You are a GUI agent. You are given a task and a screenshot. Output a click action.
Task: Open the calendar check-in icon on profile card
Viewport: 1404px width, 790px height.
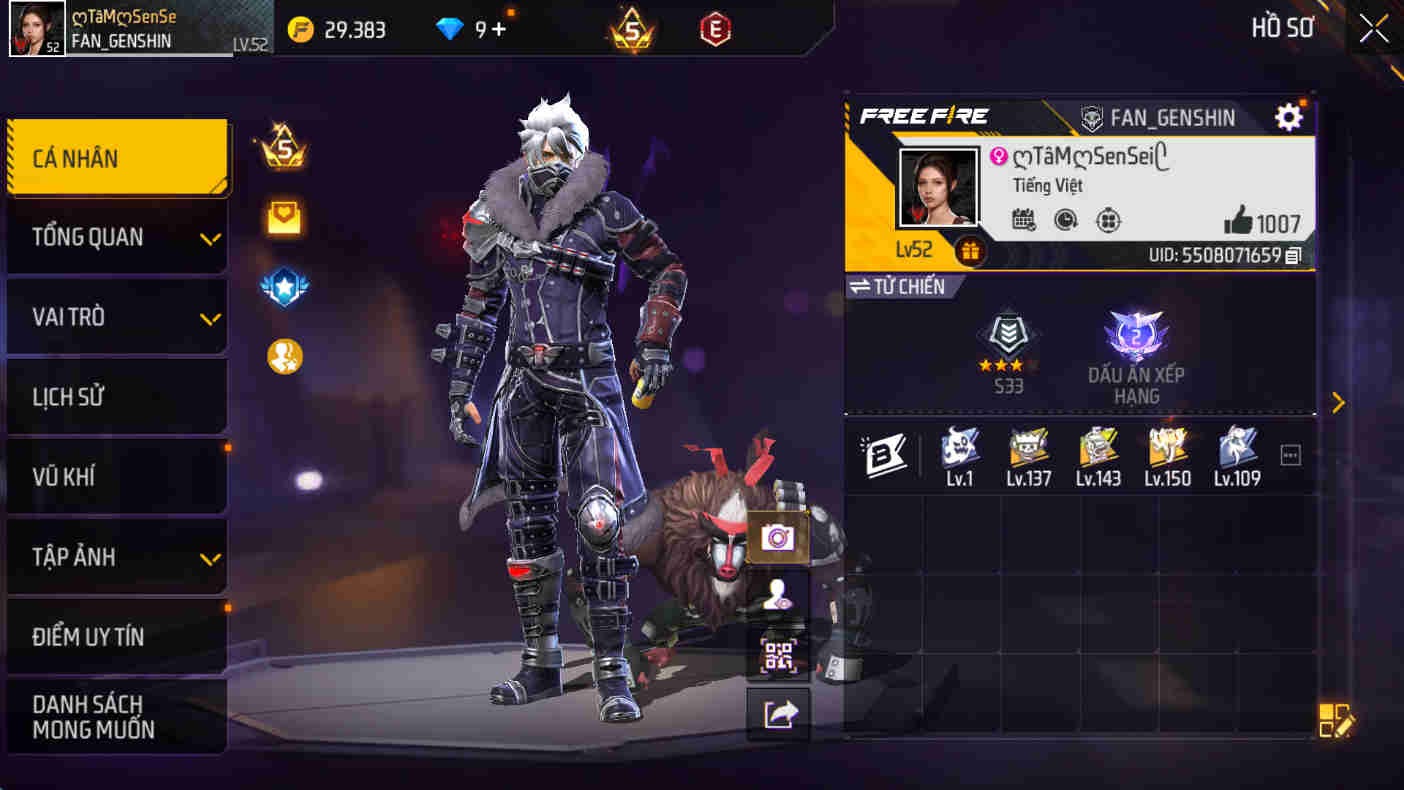(x=1022, y=220)
